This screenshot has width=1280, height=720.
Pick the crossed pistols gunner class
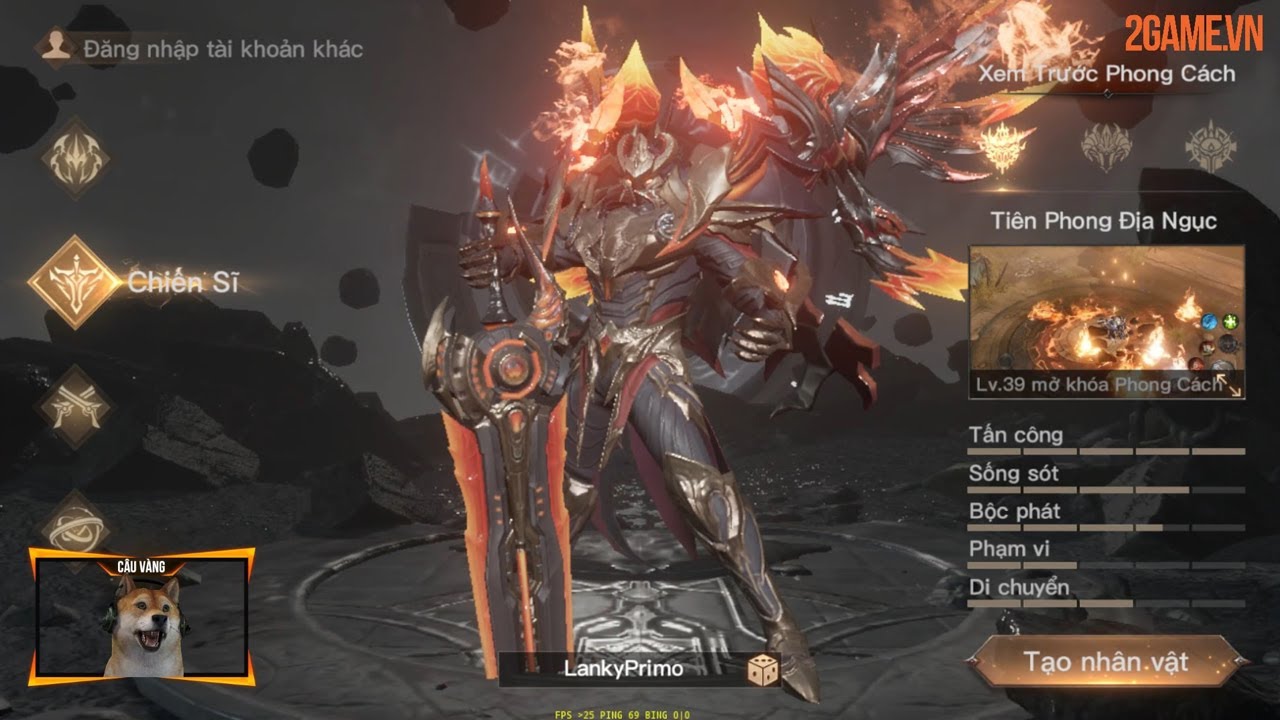75,406
